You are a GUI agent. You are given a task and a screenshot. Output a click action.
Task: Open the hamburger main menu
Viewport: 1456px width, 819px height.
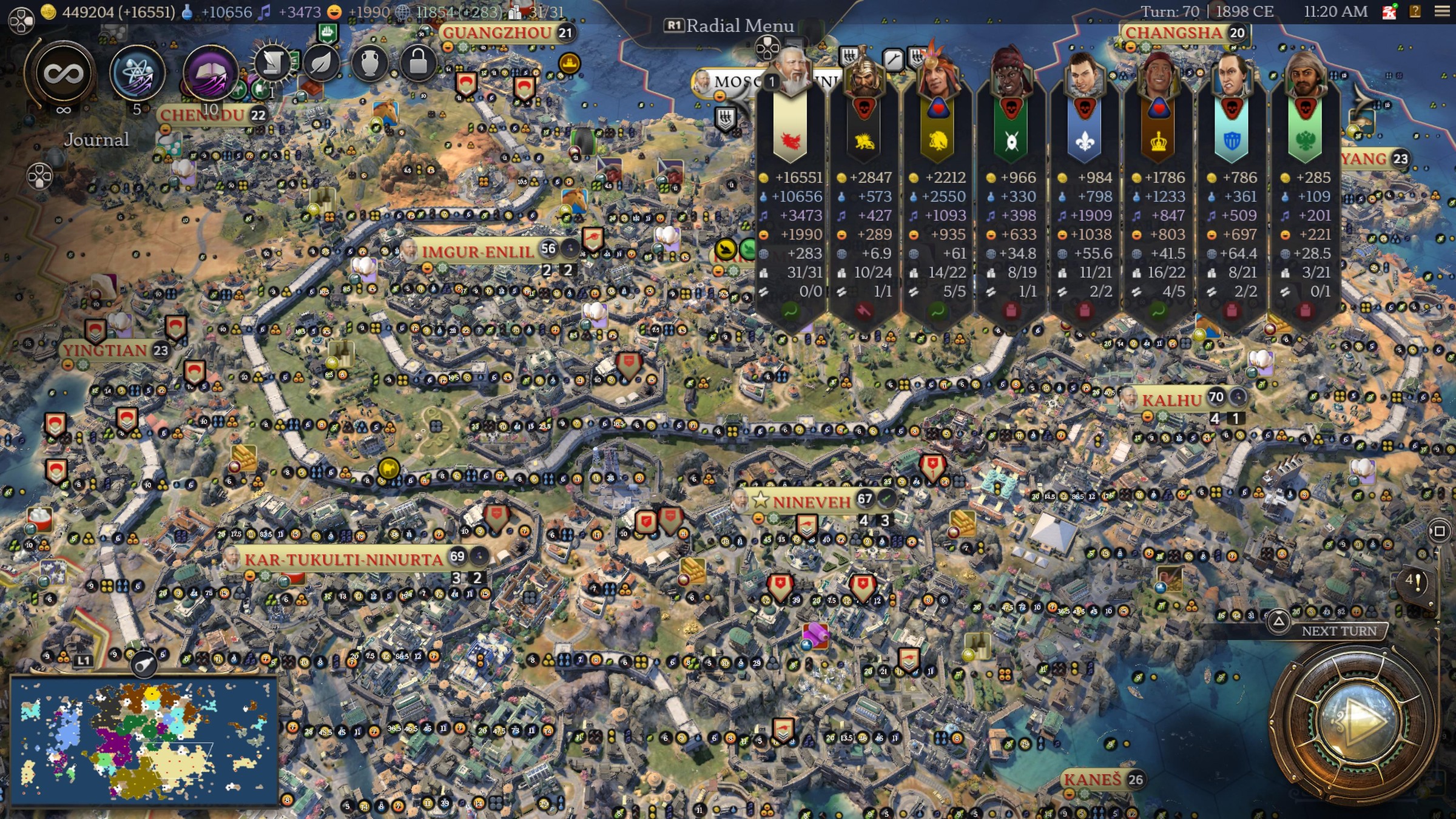click(1442, 12)
